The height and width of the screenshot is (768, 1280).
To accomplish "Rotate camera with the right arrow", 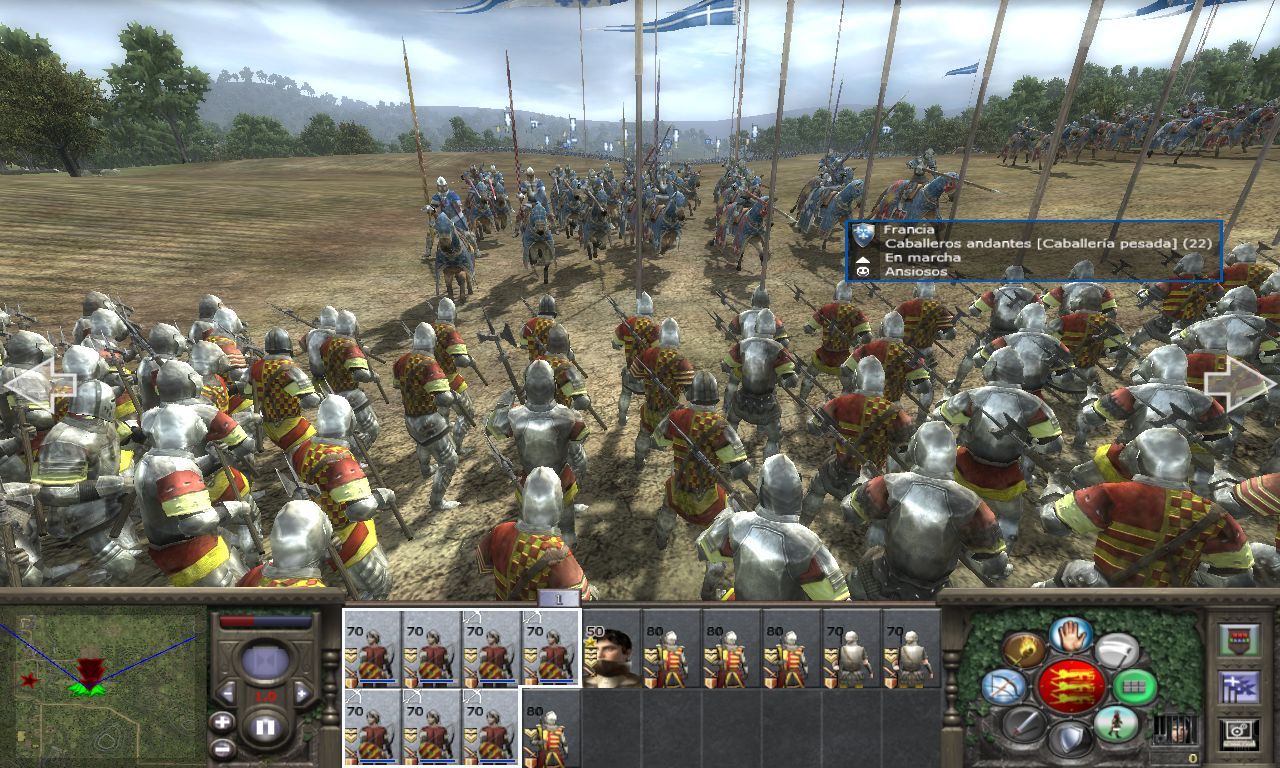I will click(1239, 384).
